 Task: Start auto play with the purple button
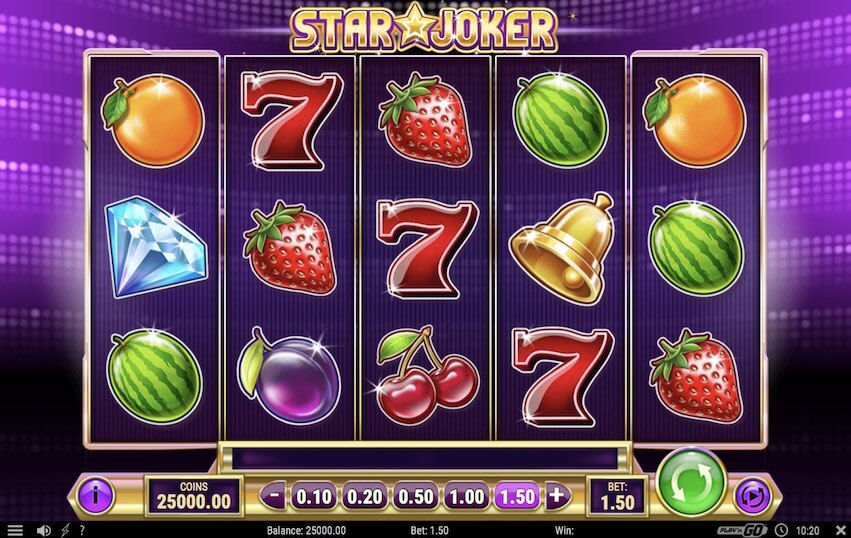tap(751, 495)
